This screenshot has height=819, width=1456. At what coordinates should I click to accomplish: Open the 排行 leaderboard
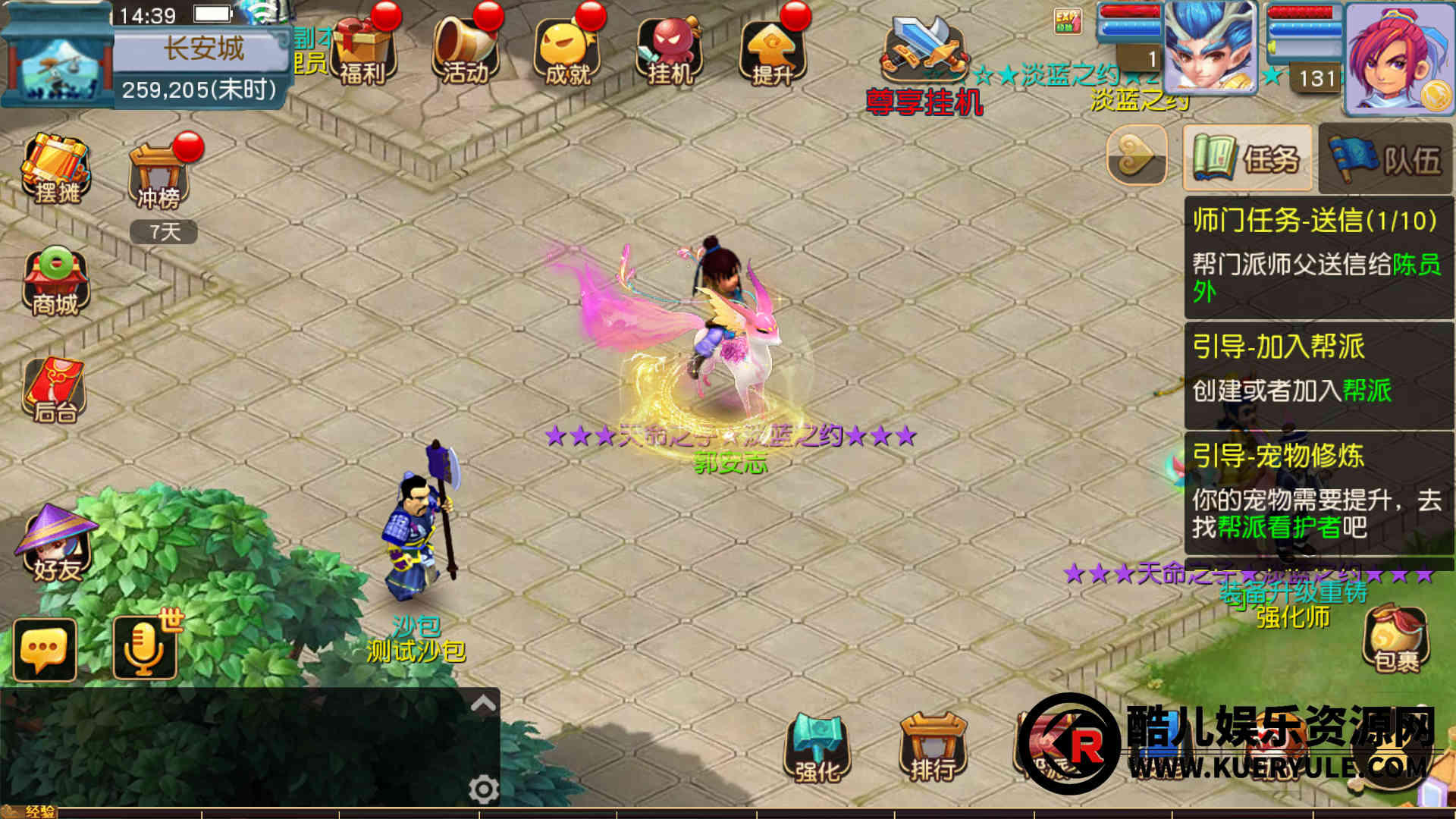pos(933,748)
